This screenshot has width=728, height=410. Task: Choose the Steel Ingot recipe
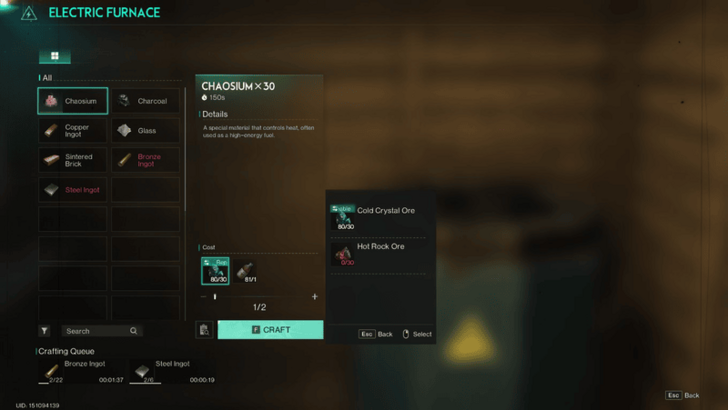point(72,189)
